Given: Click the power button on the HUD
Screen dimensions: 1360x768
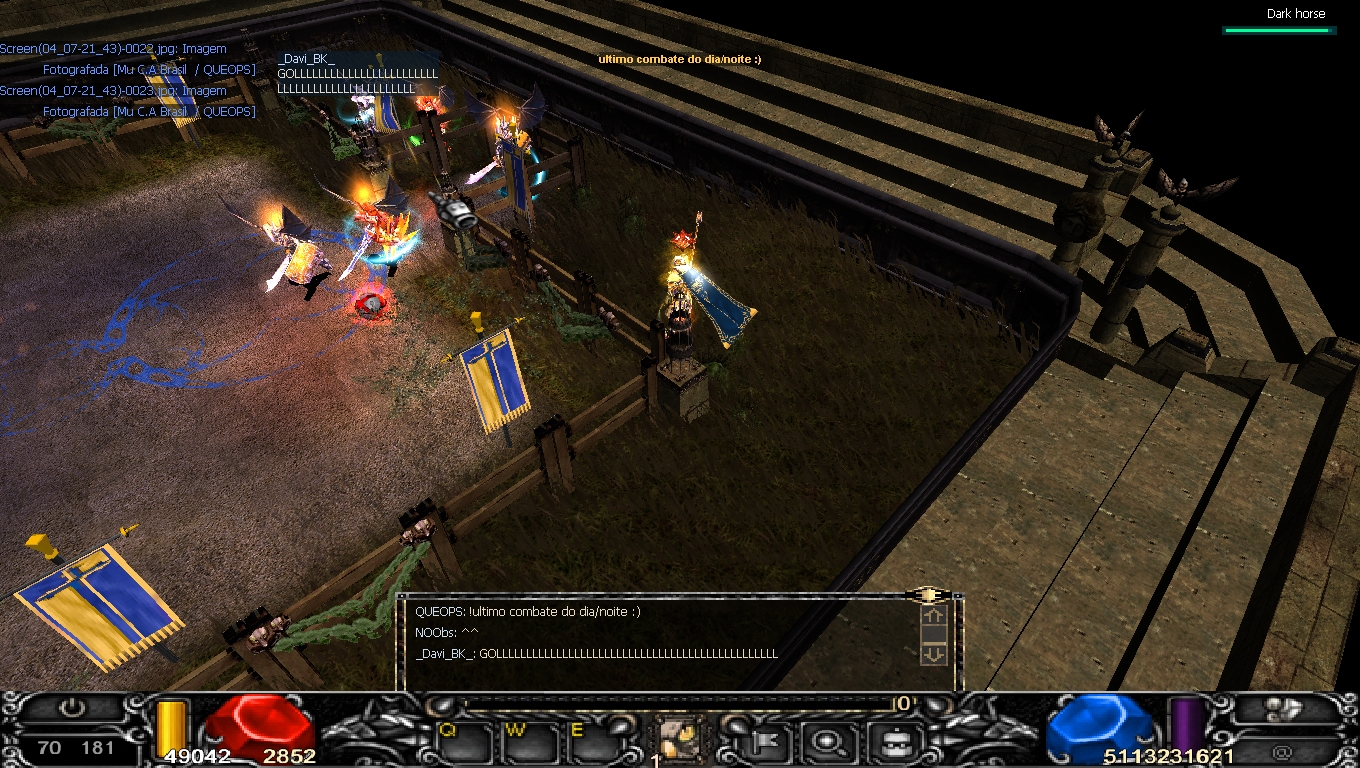Looking at the screenshot, I should pyautogui.click(x=71, y=709).
